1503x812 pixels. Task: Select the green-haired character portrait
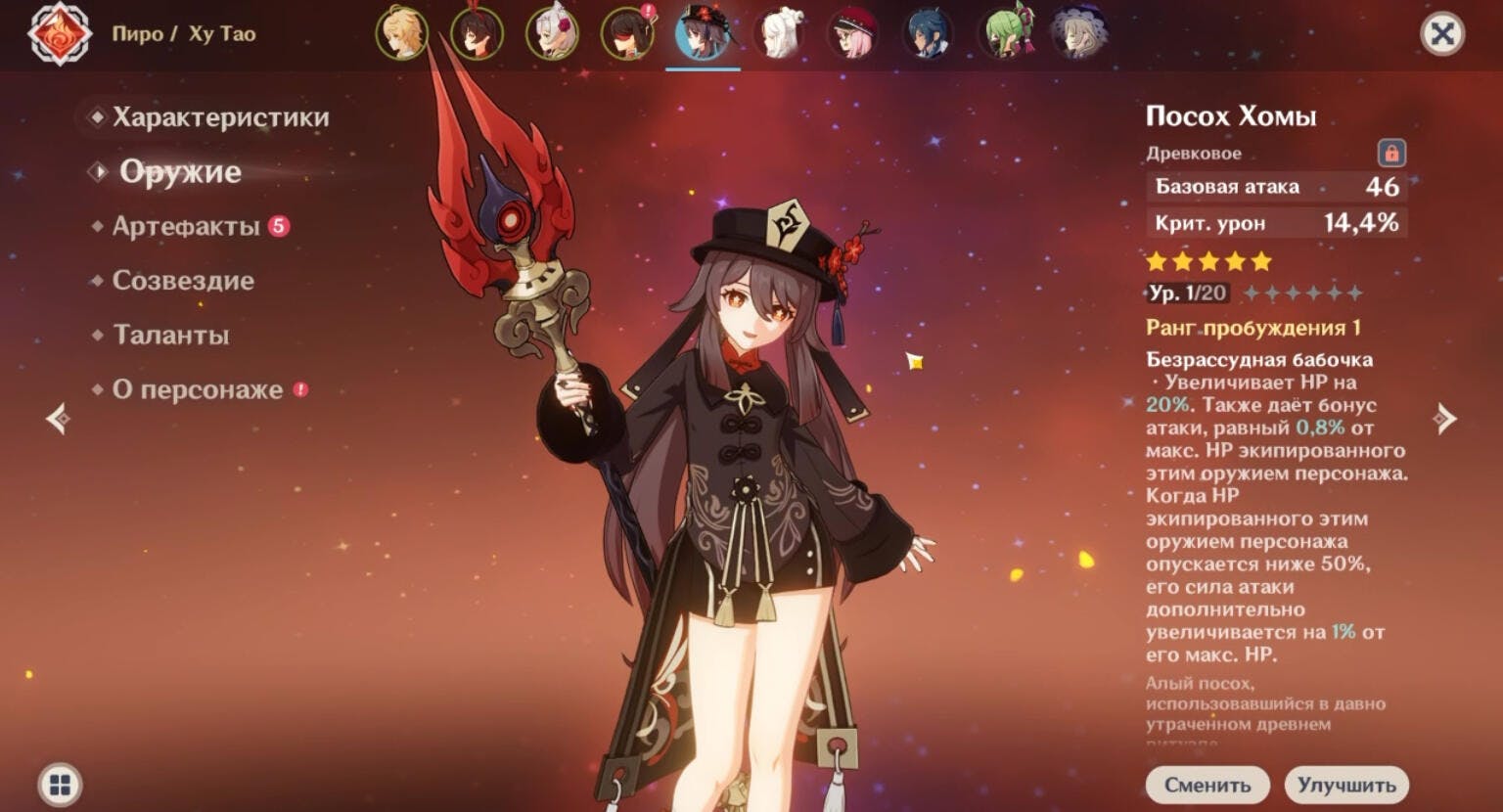1005,33
